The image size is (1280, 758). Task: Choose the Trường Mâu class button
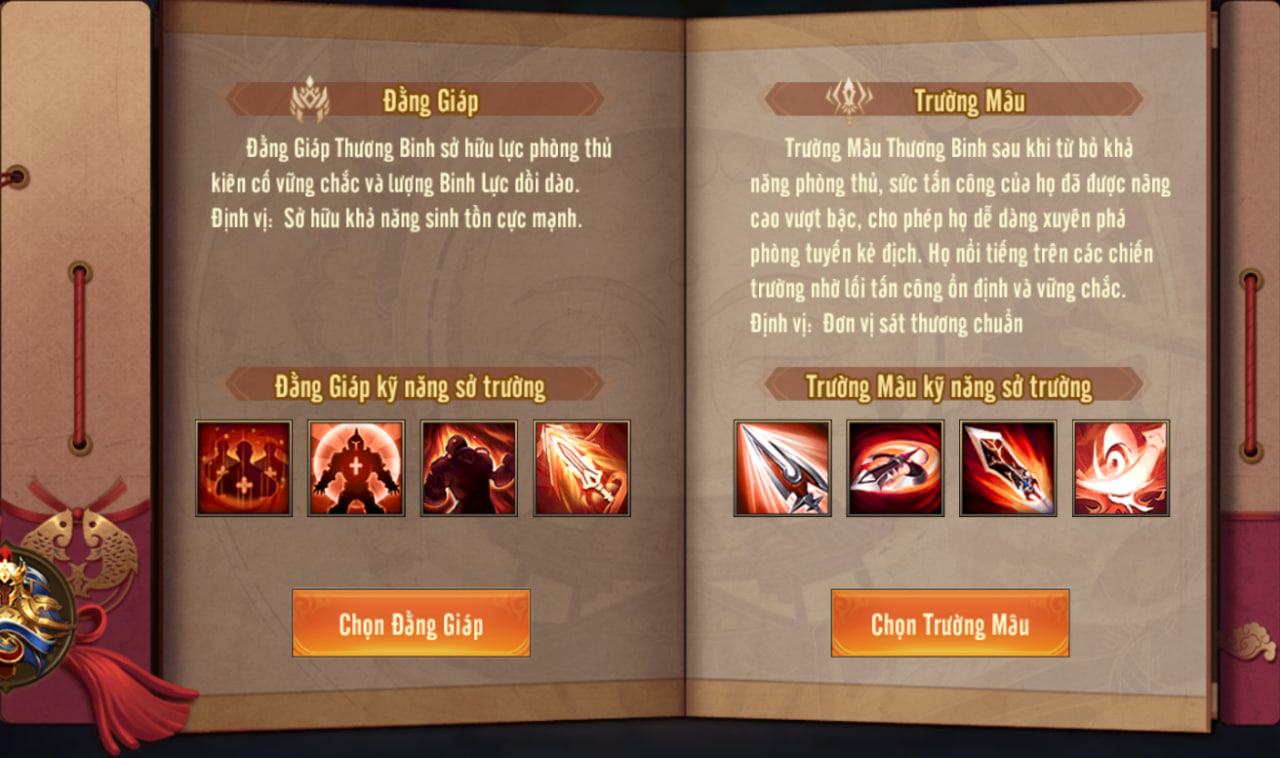(949, 624)
